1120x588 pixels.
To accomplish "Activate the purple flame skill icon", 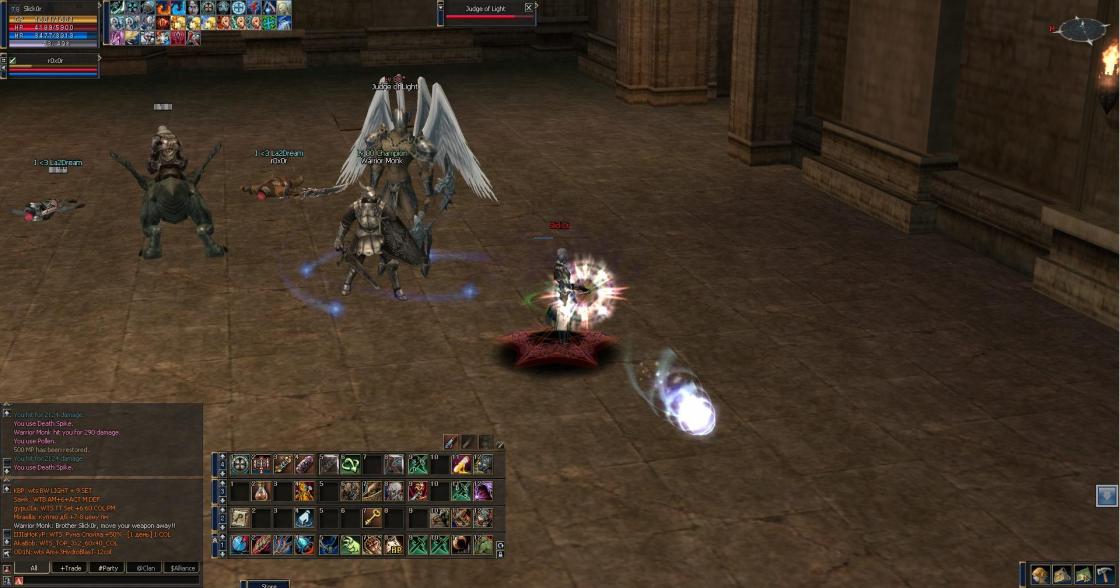I will pyautogui.click(x=483, y=491).
